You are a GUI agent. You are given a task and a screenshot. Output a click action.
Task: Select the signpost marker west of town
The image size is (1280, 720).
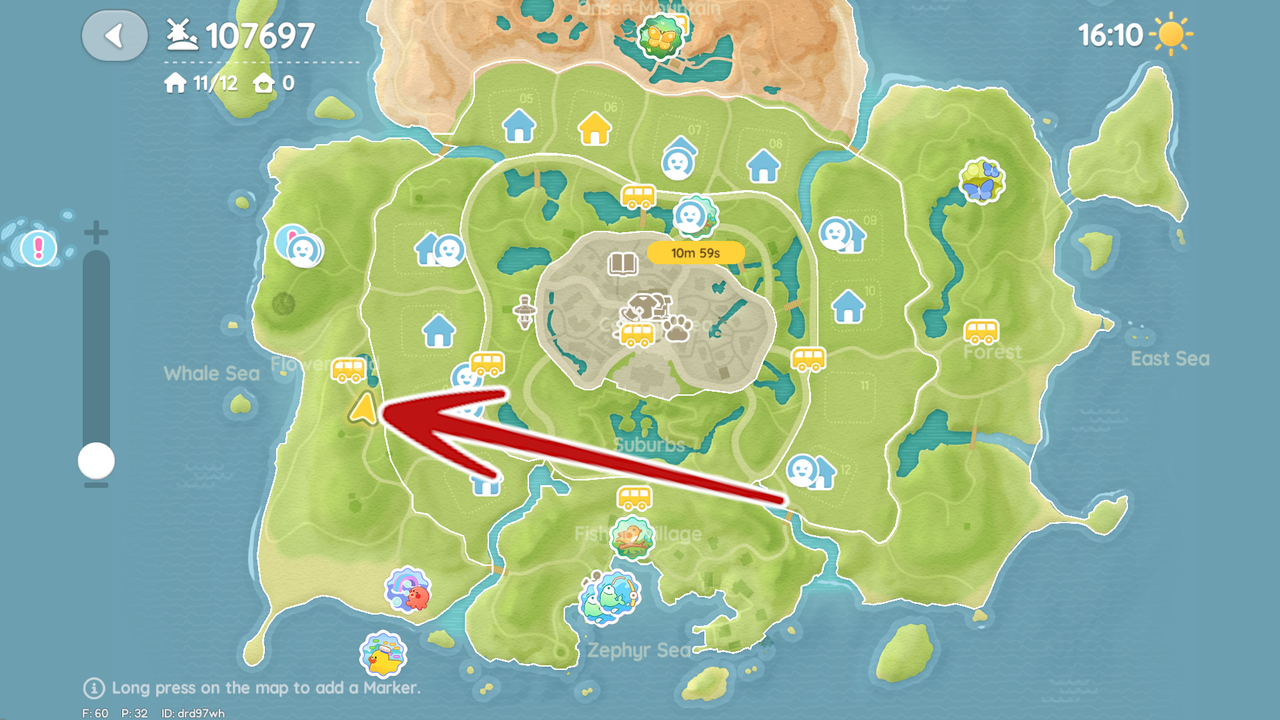click(523, 312)
